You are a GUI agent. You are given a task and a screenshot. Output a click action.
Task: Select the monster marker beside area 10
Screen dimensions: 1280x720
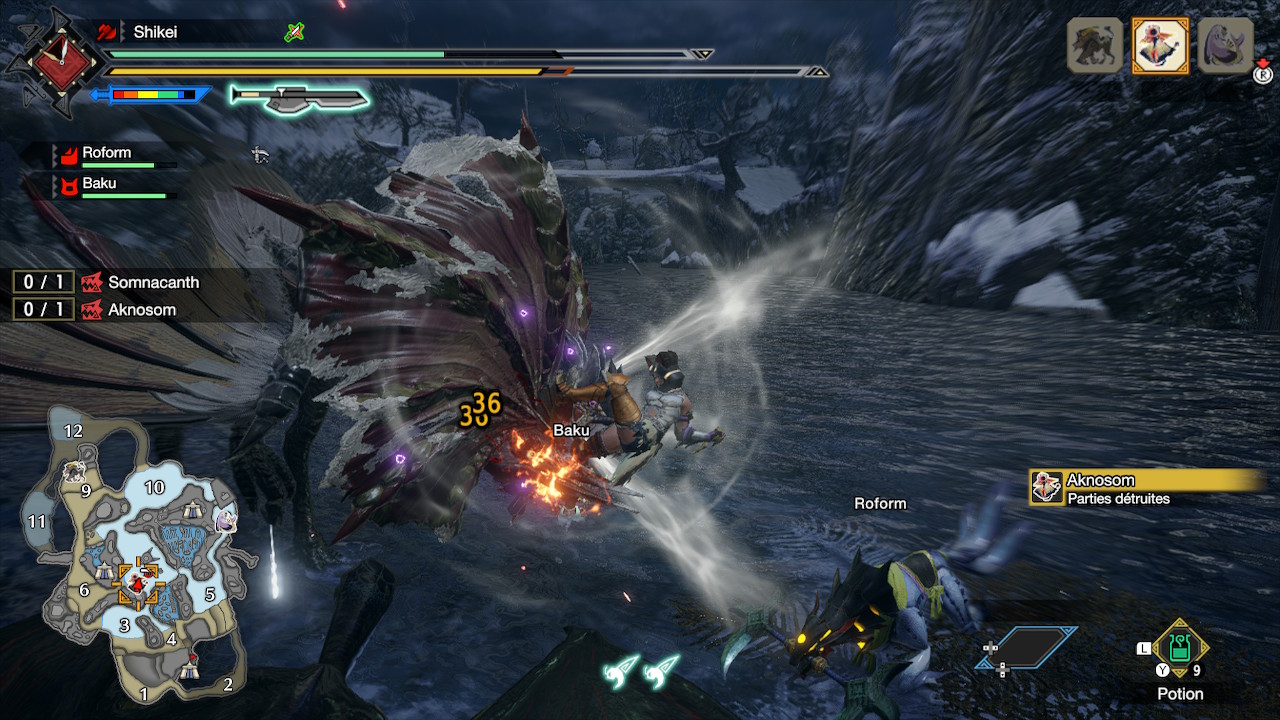(225, 521)
